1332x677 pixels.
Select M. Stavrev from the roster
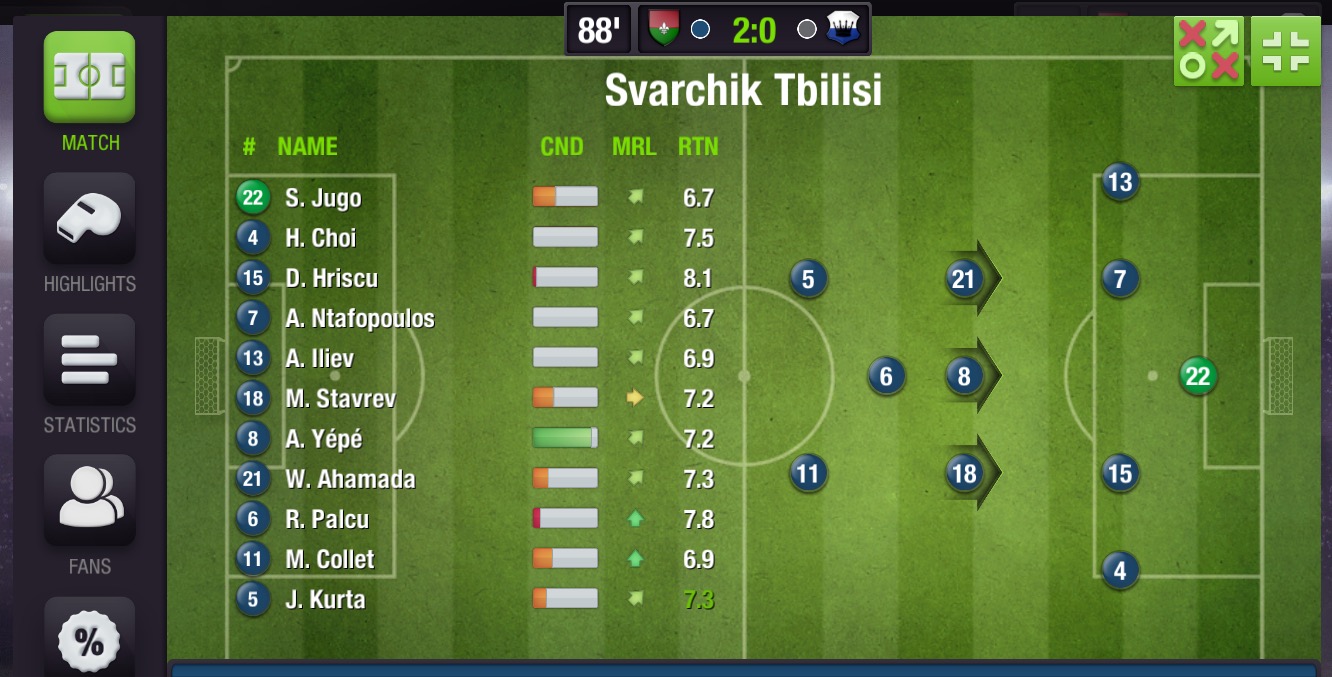click(x=340, y=399)
